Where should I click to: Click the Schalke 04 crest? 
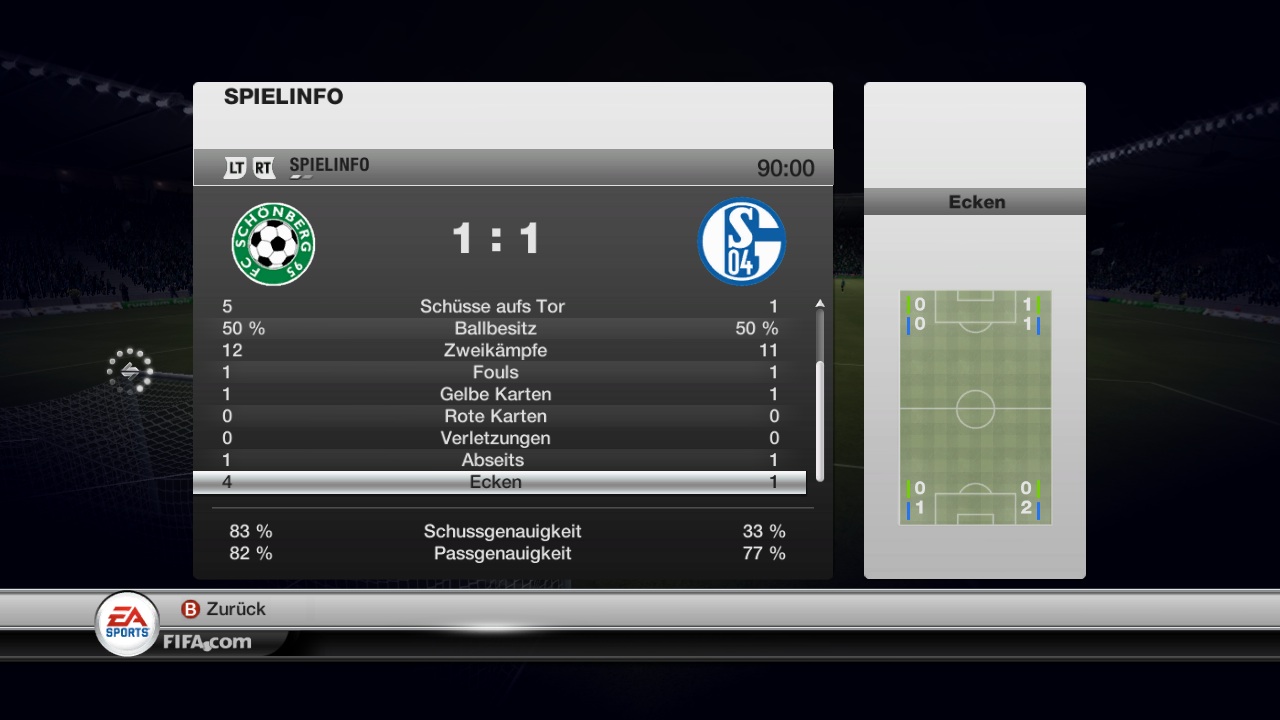(741, 241)
